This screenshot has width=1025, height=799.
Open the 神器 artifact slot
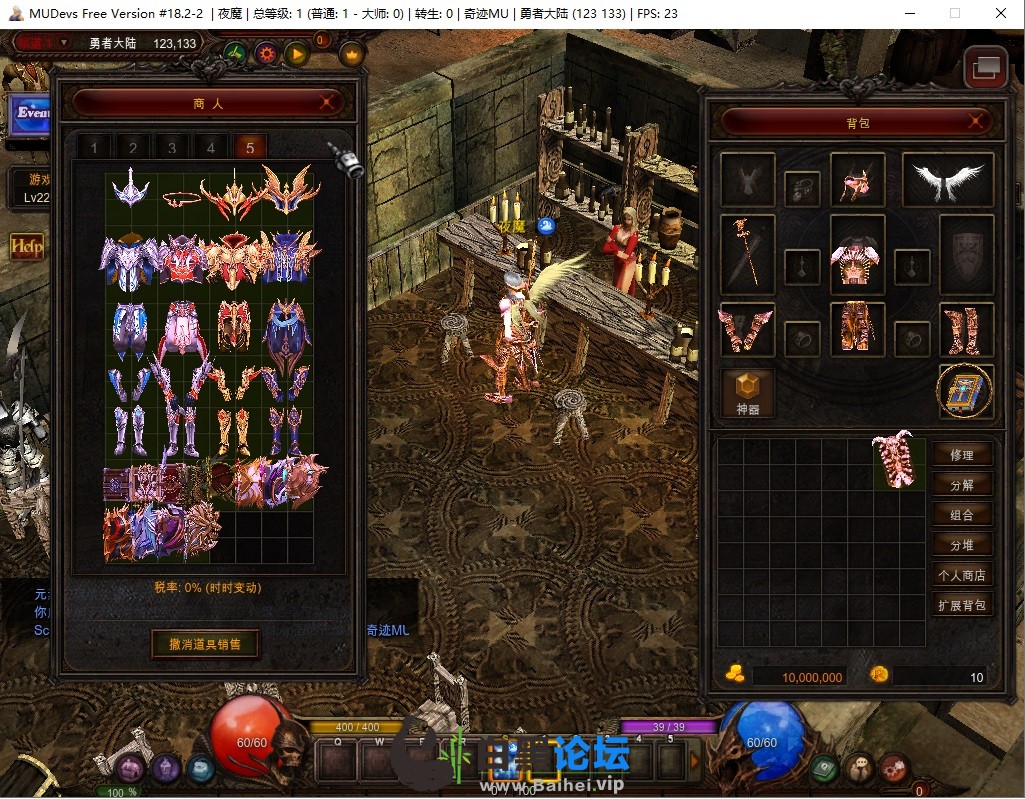click(x=747, y=393)
